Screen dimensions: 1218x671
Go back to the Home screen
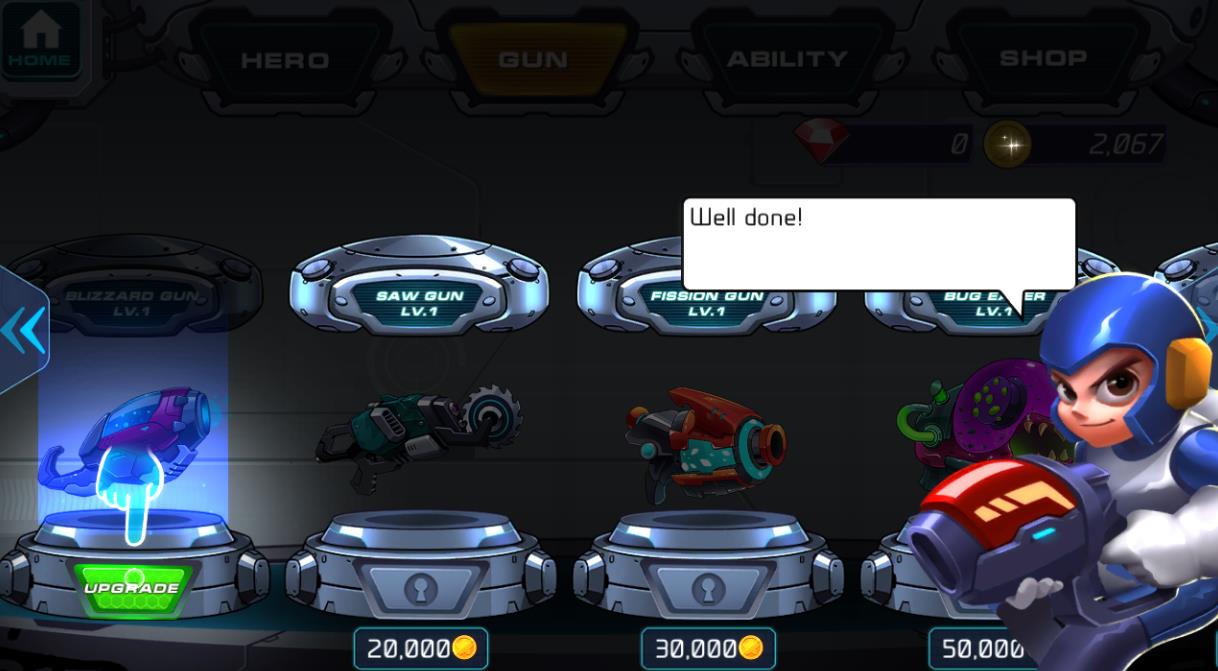(40, 40)
